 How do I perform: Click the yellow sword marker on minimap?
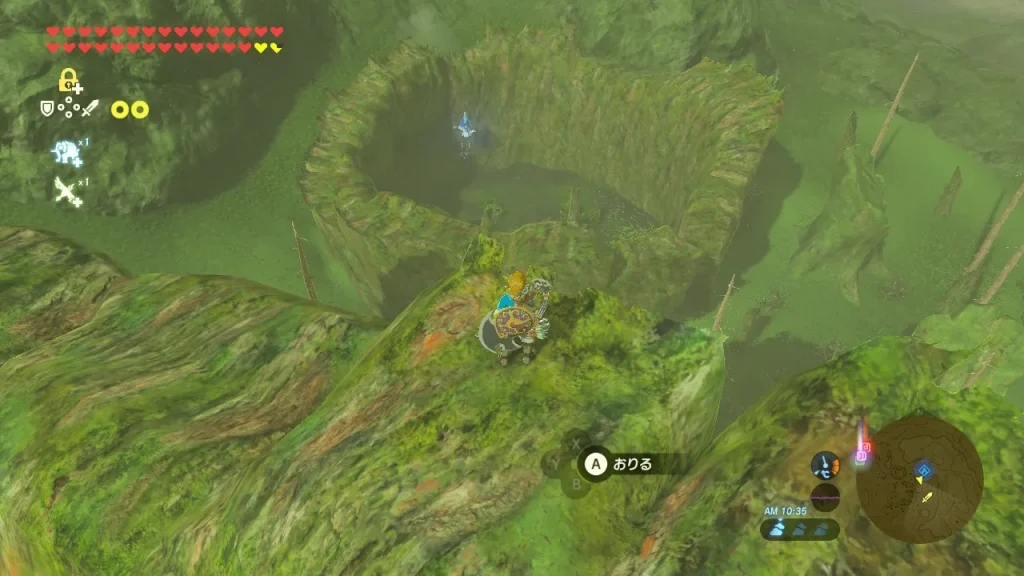tap(927, 497)
